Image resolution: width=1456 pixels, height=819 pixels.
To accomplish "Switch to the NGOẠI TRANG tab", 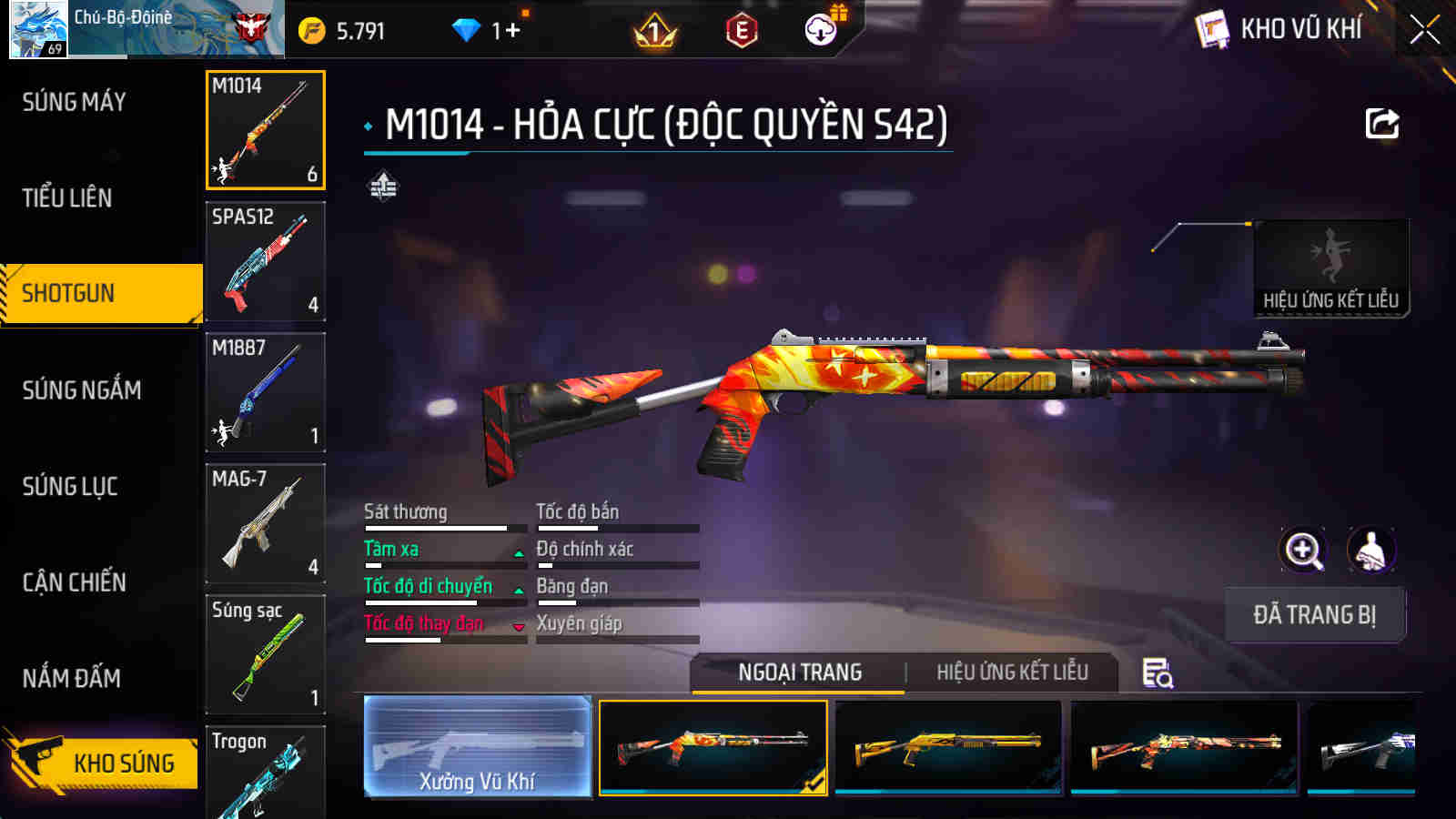I will [798, 673].
